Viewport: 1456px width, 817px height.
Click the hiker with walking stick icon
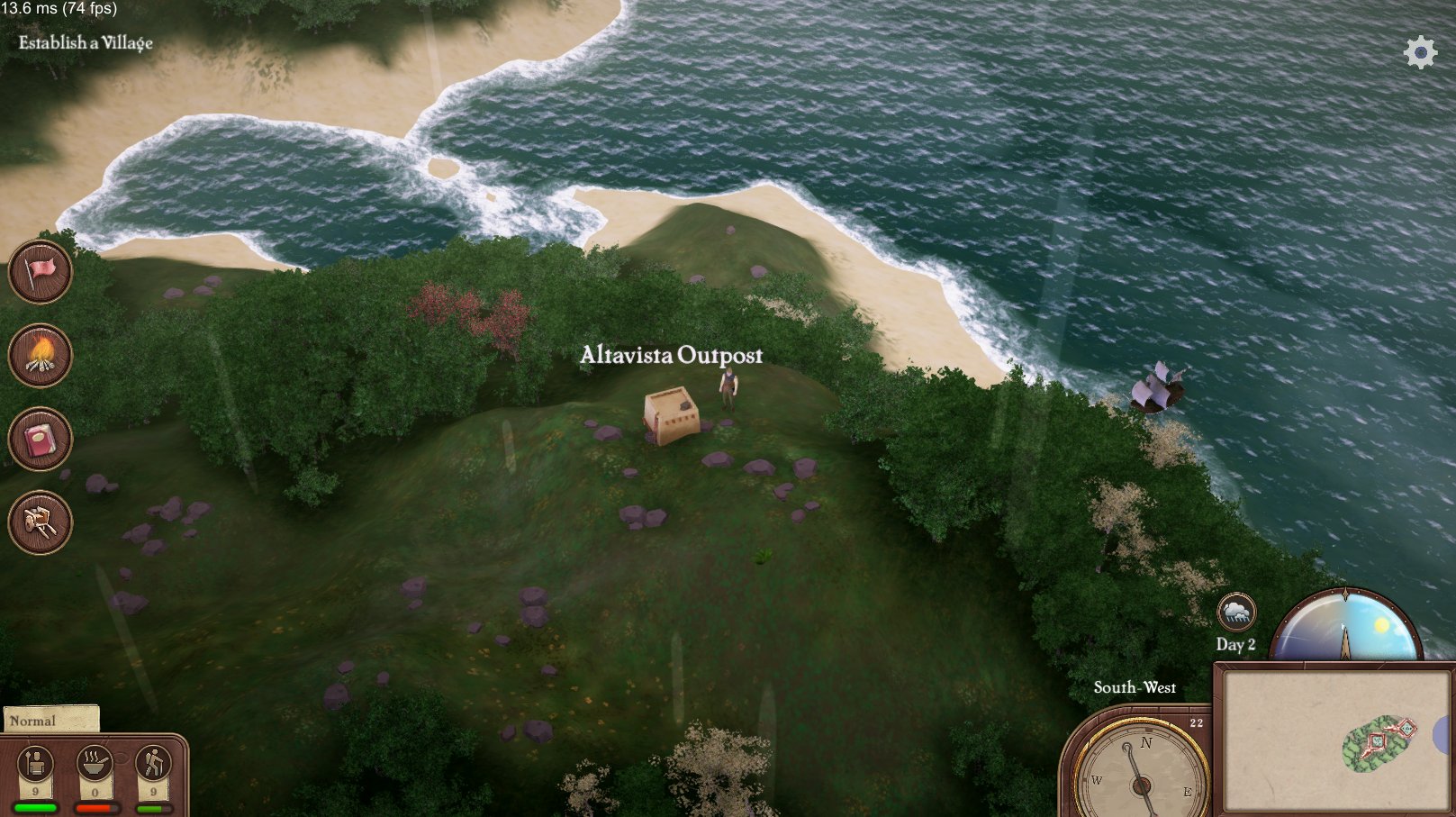coord(153,765)
